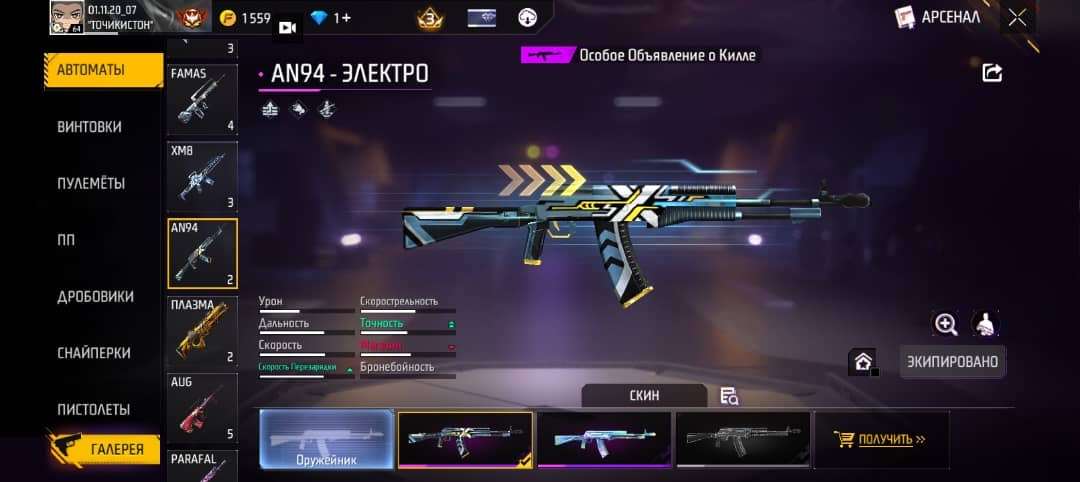
Task: Select the Пулемёты category
Action: (x=91, y=184)
